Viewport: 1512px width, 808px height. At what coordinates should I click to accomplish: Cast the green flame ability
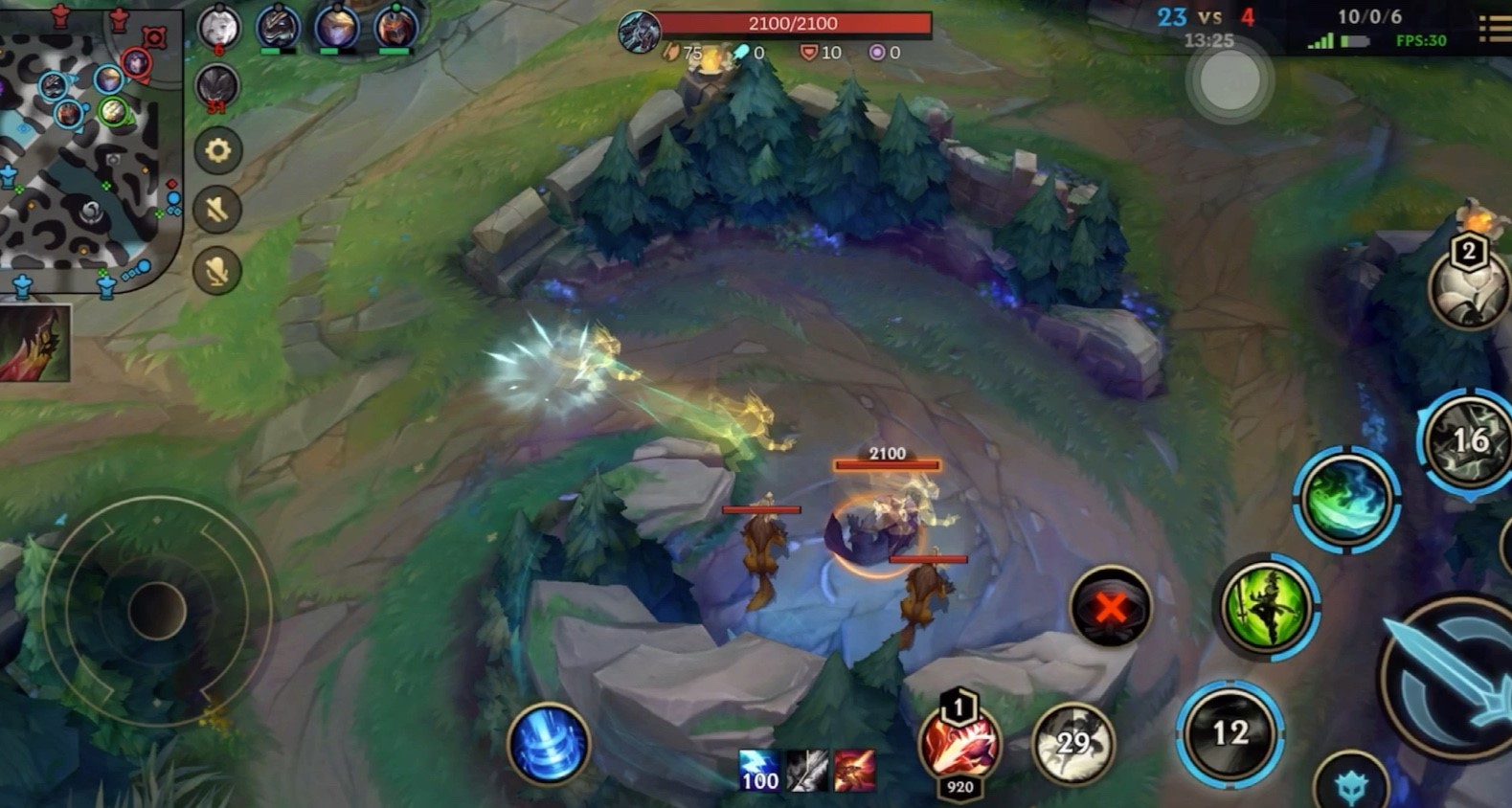[1346, 498]
